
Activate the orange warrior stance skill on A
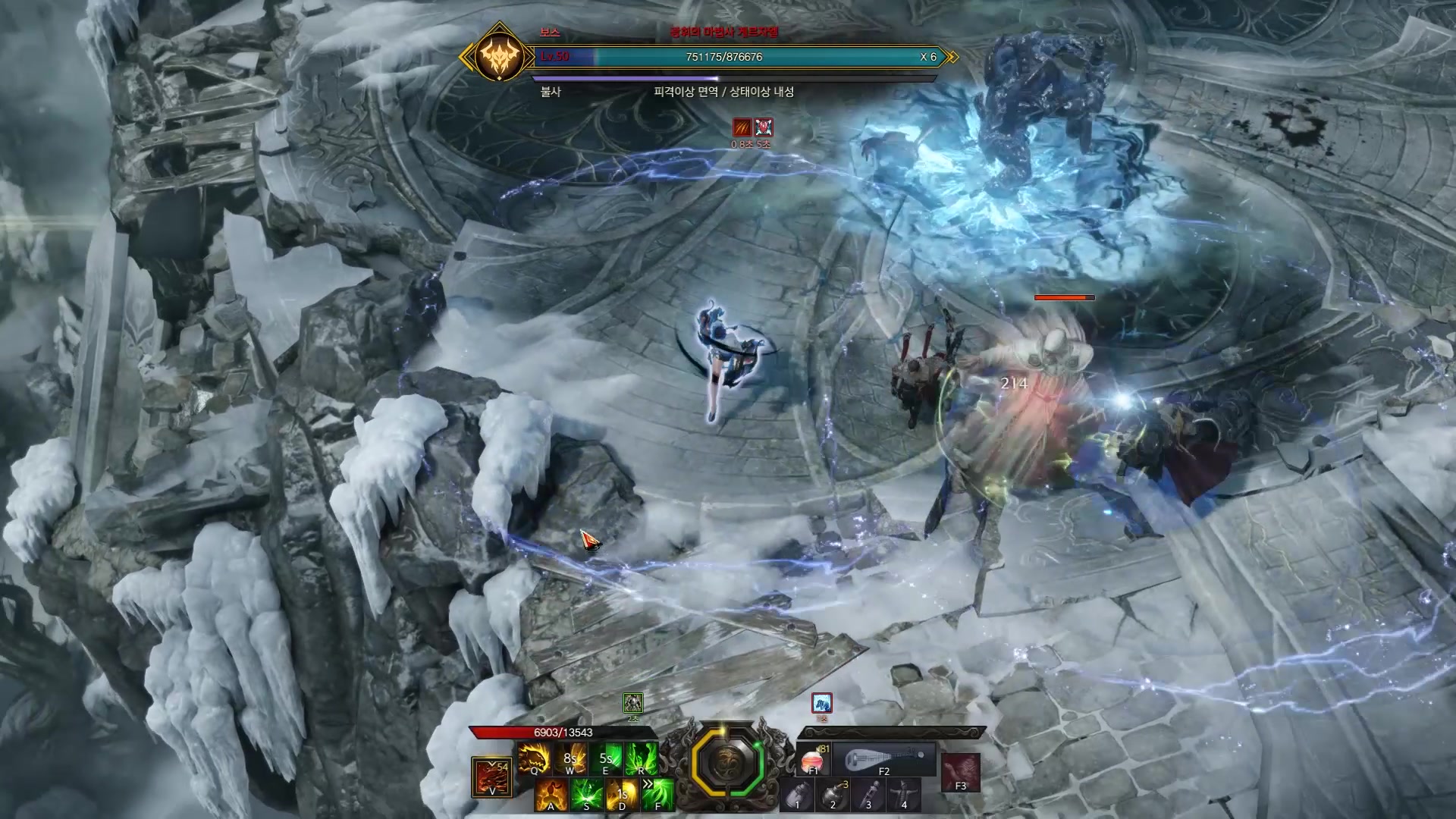click(551, 794)
